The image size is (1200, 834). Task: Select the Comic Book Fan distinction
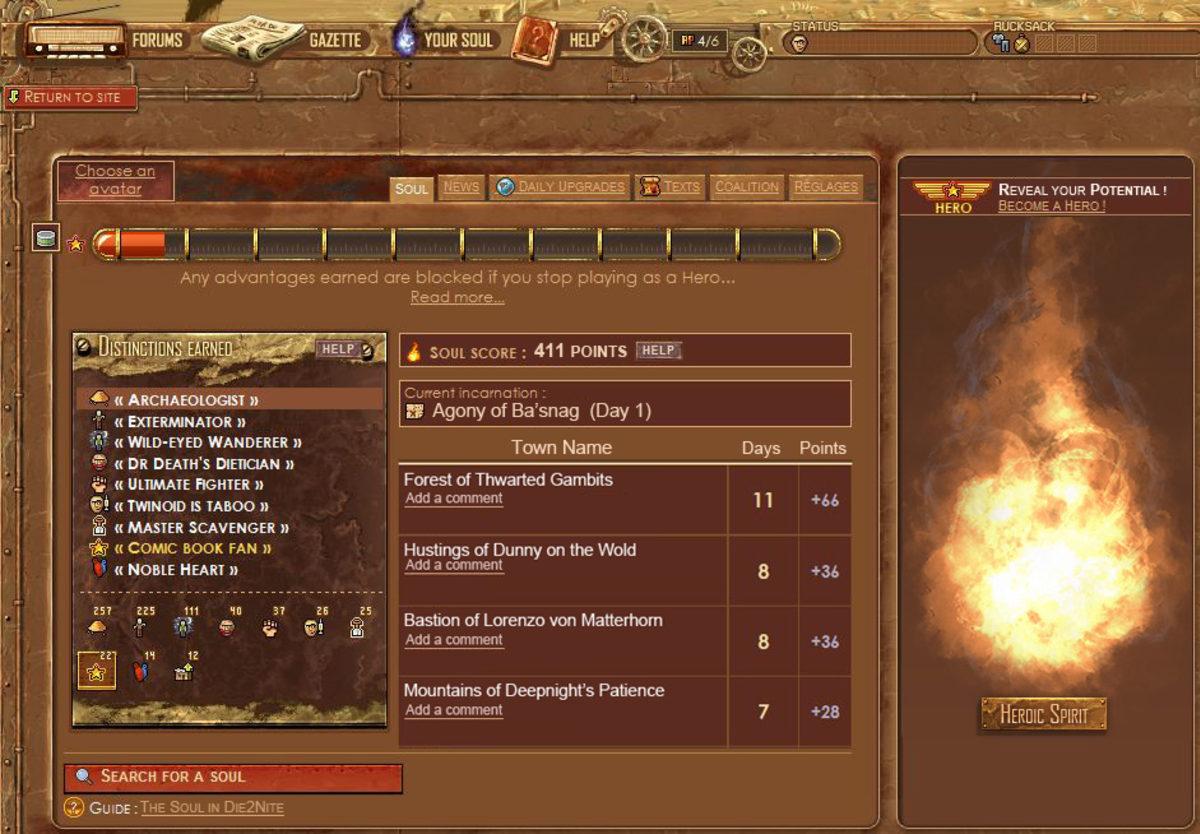(199, 548)
